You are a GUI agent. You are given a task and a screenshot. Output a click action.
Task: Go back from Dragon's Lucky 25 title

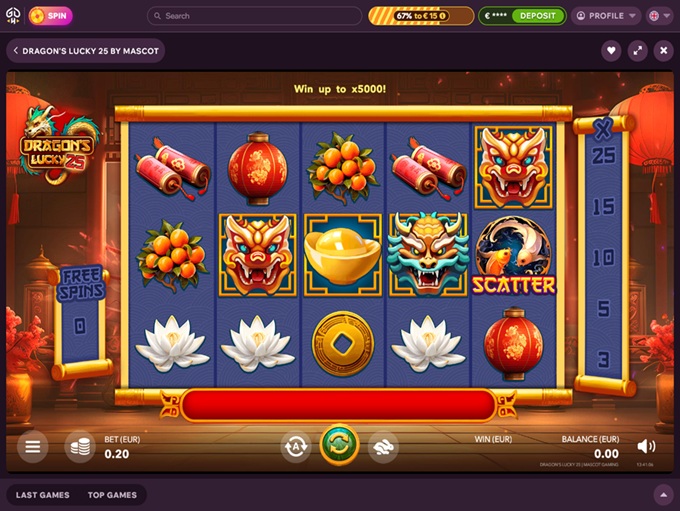tap(16, 51)
